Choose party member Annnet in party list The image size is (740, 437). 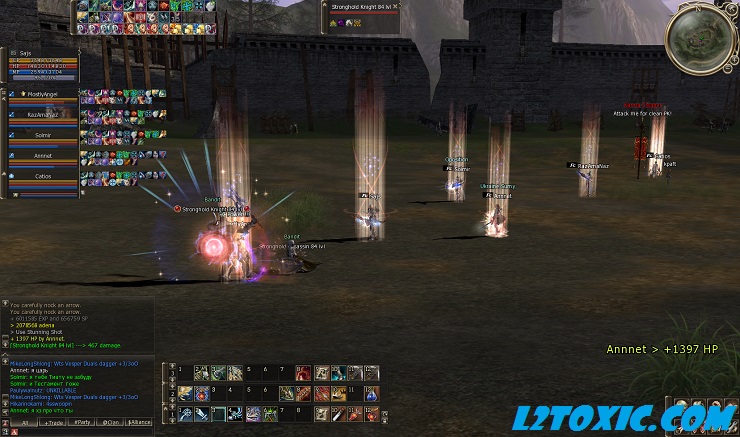42,156
